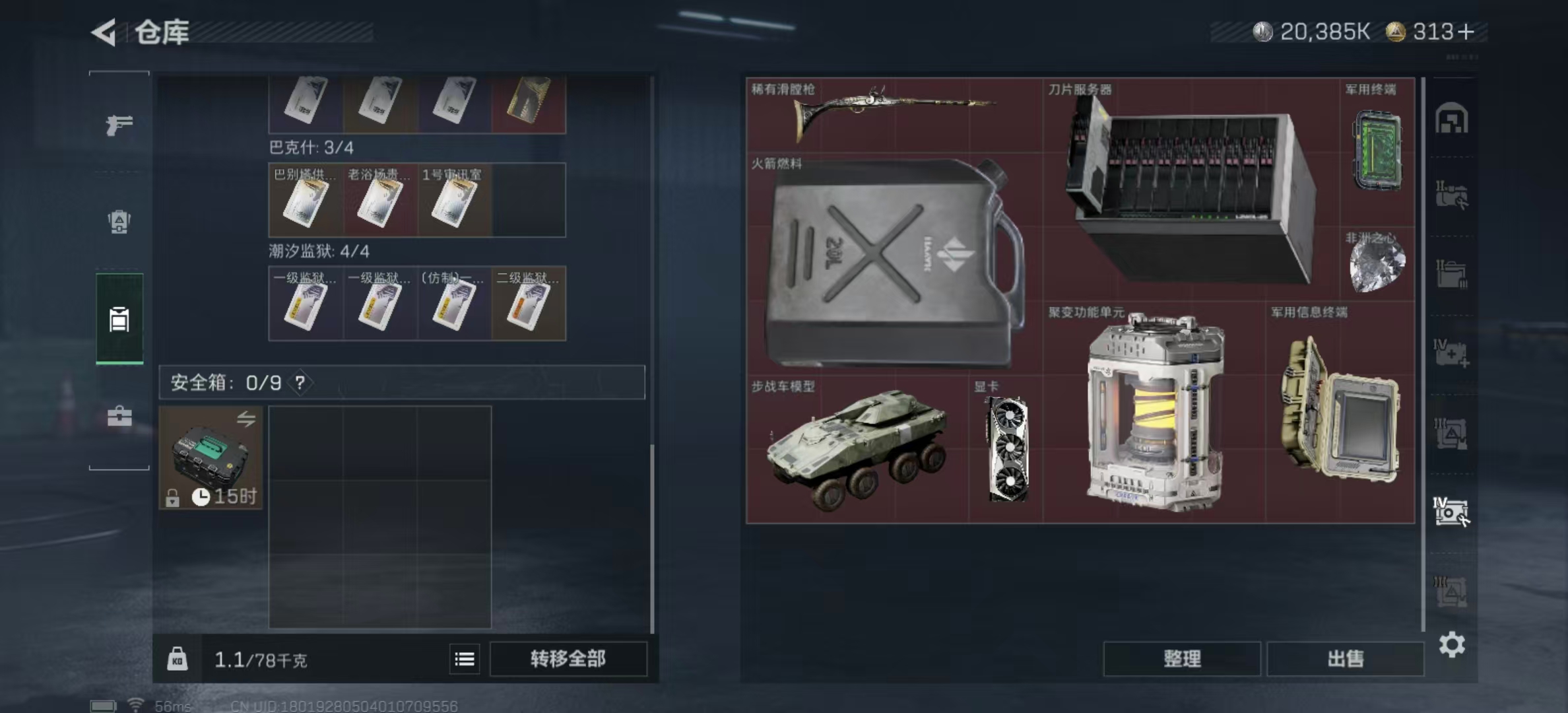Open the 巴克什: 3/4 collection section

[x=310, y=148]
